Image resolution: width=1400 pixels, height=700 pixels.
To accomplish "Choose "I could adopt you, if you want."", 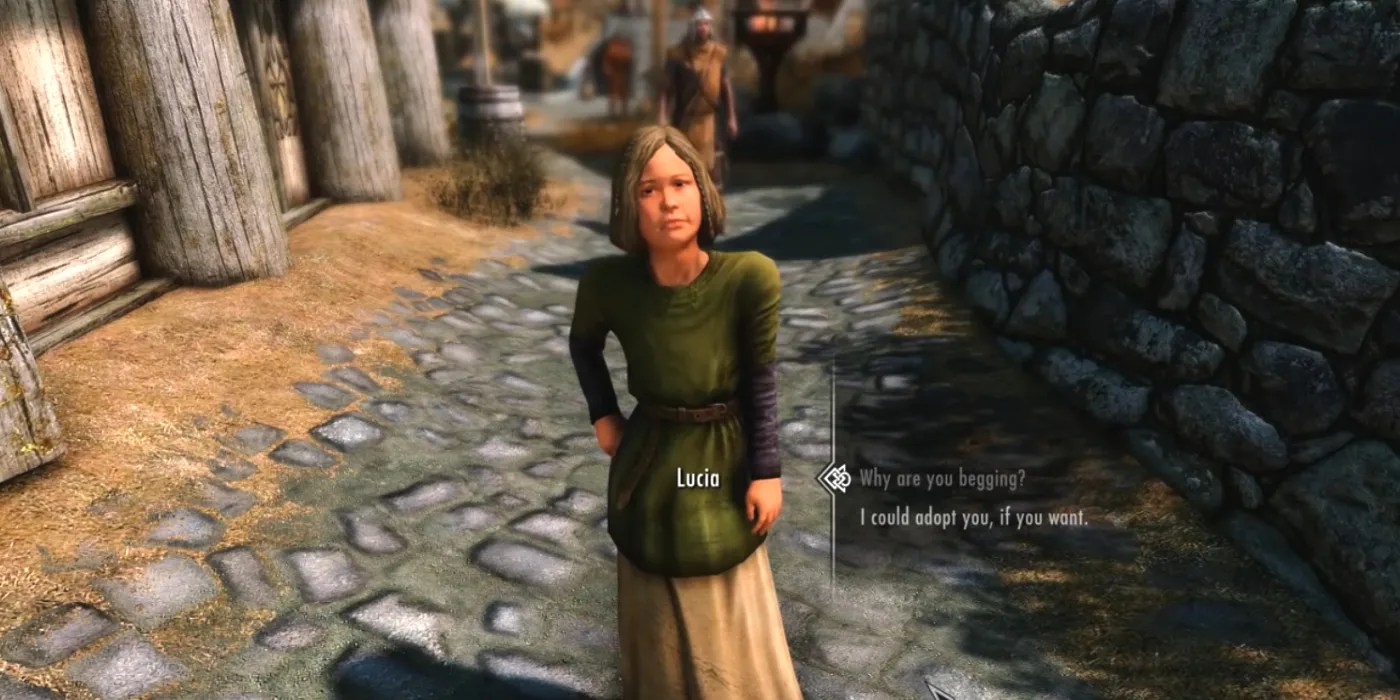I will point(974,519).
